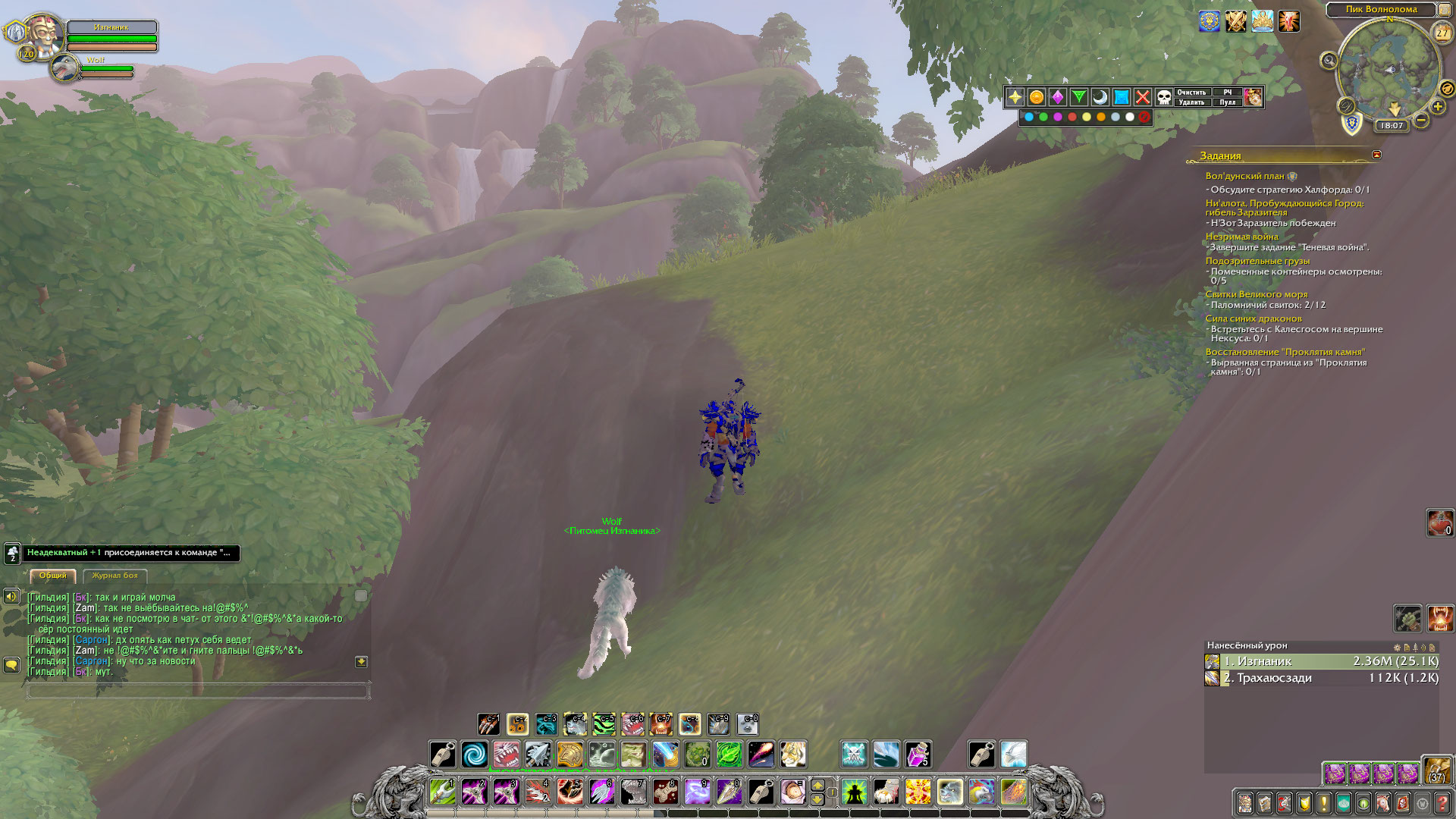Open the Вол'дунский план quest entry
This screenshot has width=1456, height=819.
pyautogui.click(x=1244, y=176)
